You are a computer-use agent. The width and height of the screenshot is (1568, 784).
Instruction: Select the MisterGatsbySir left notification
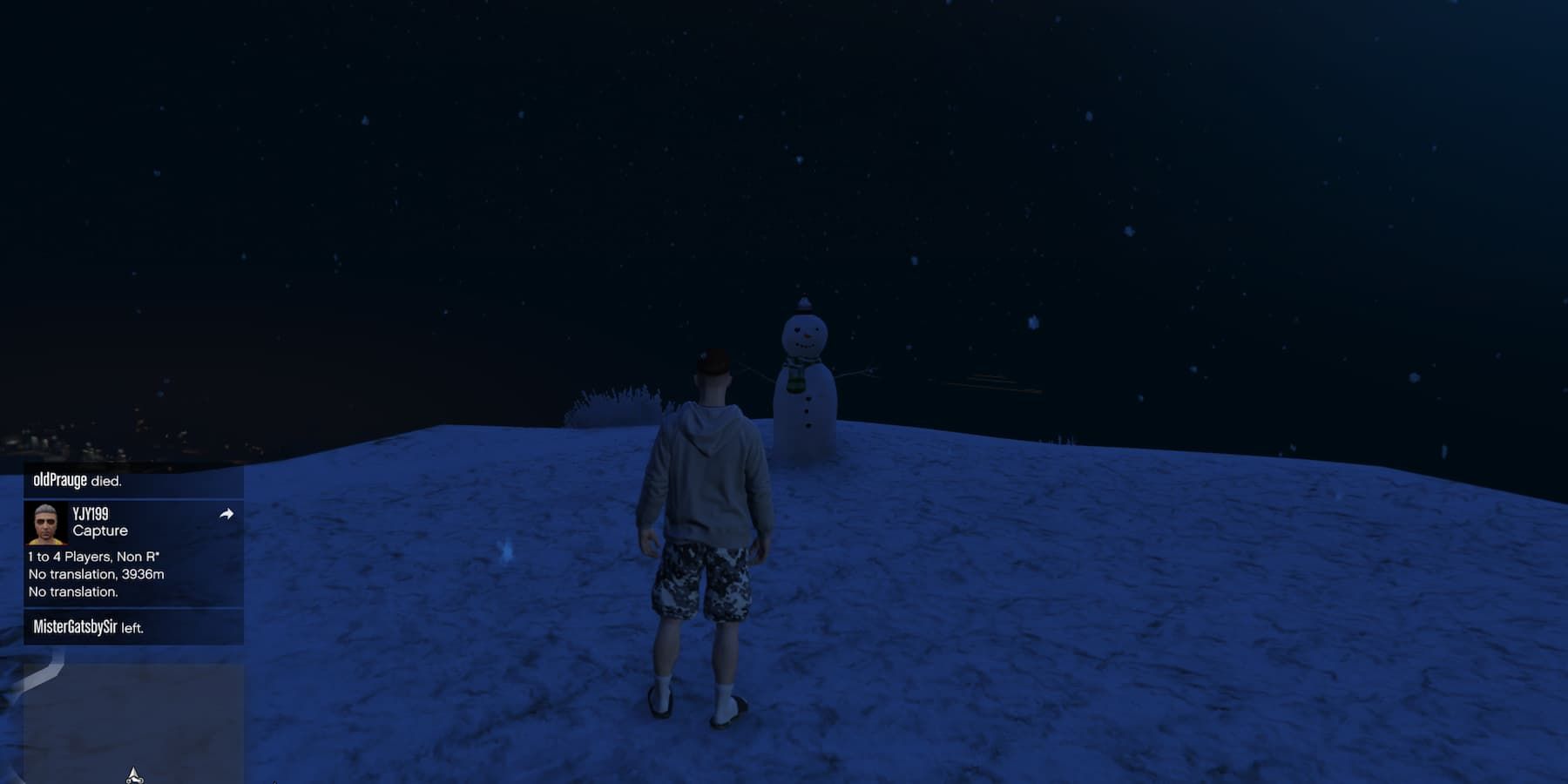[87, 625]
